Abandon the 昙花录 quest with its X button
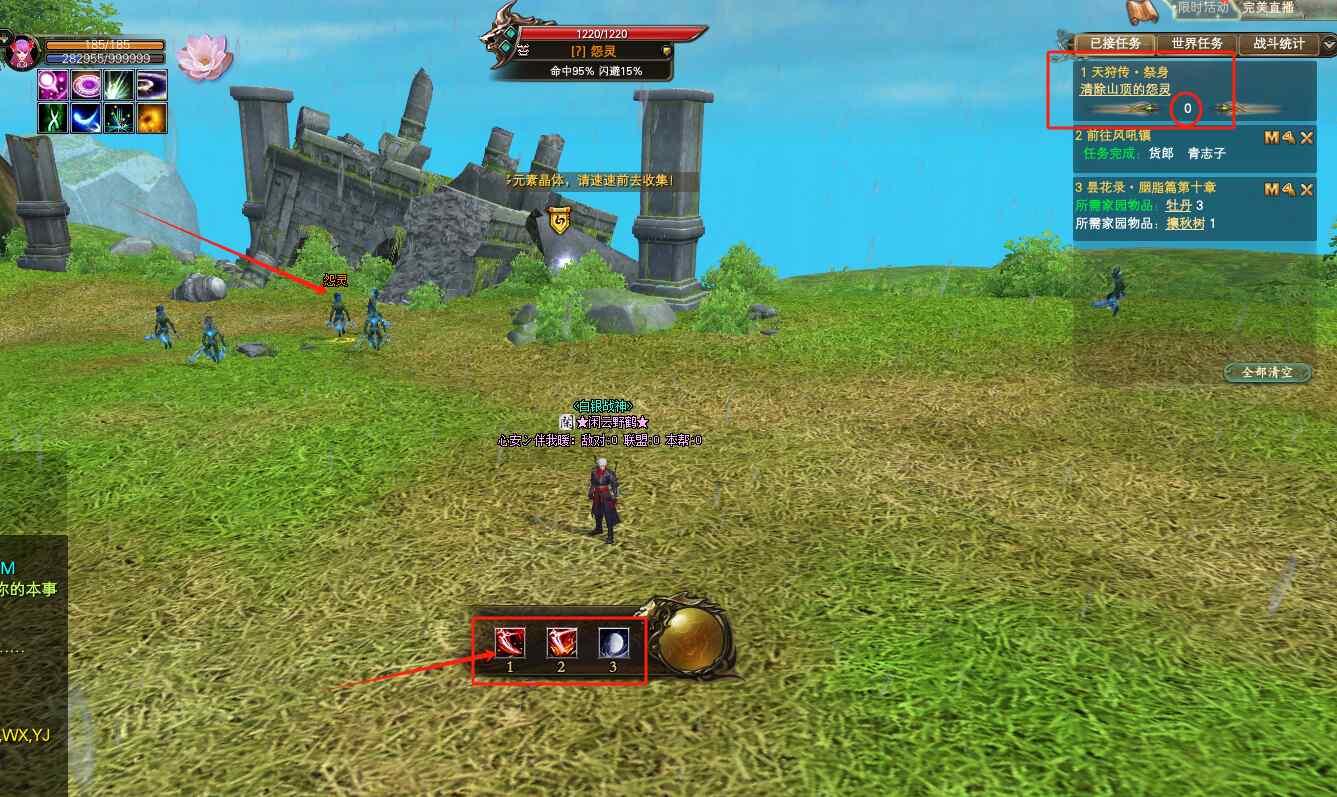Viewport: 1337px width, 797px height. [1306, 190]
